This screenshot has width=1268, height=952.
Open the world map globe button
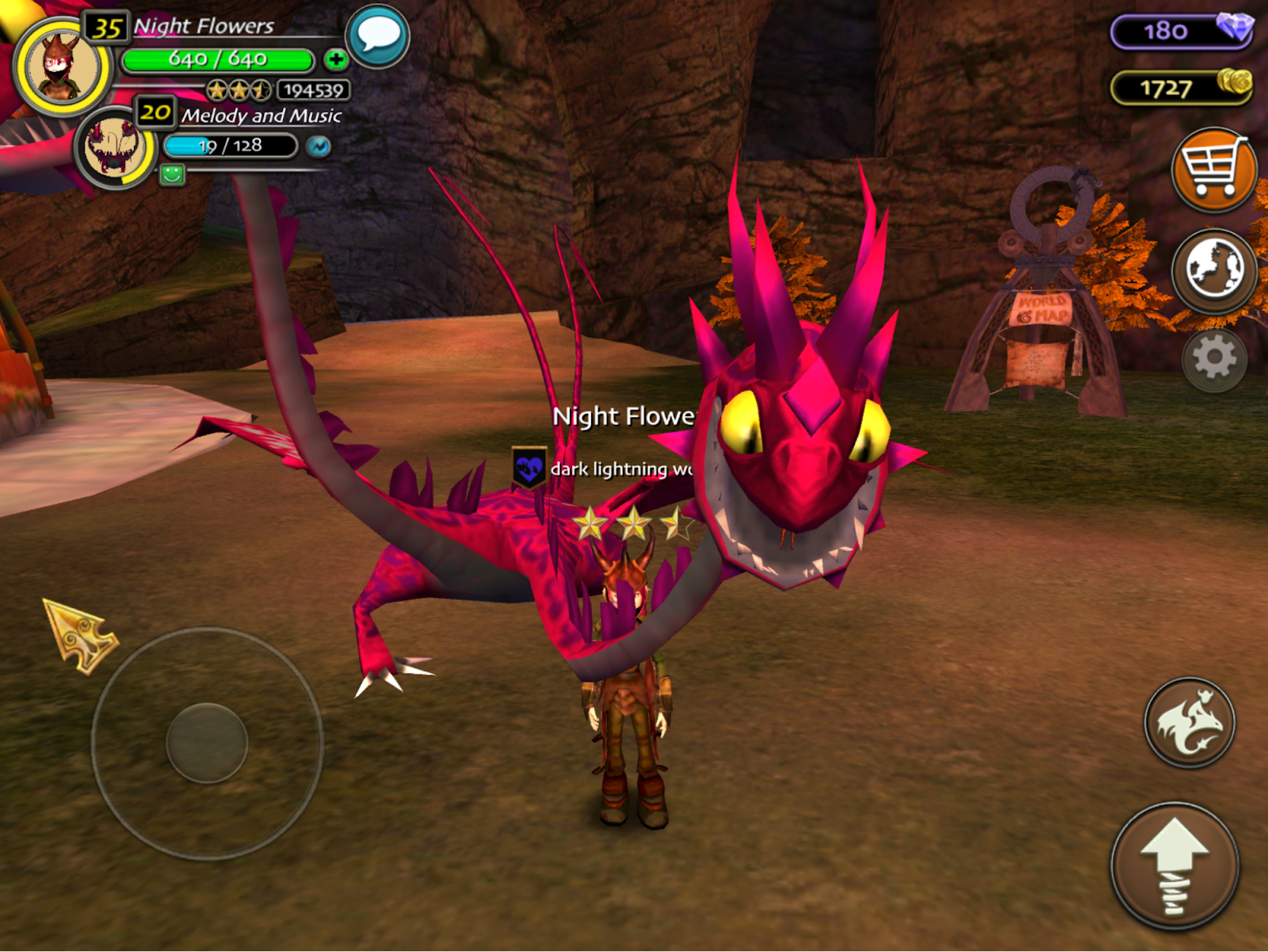pyautogui.click(x=1213, y=270)
